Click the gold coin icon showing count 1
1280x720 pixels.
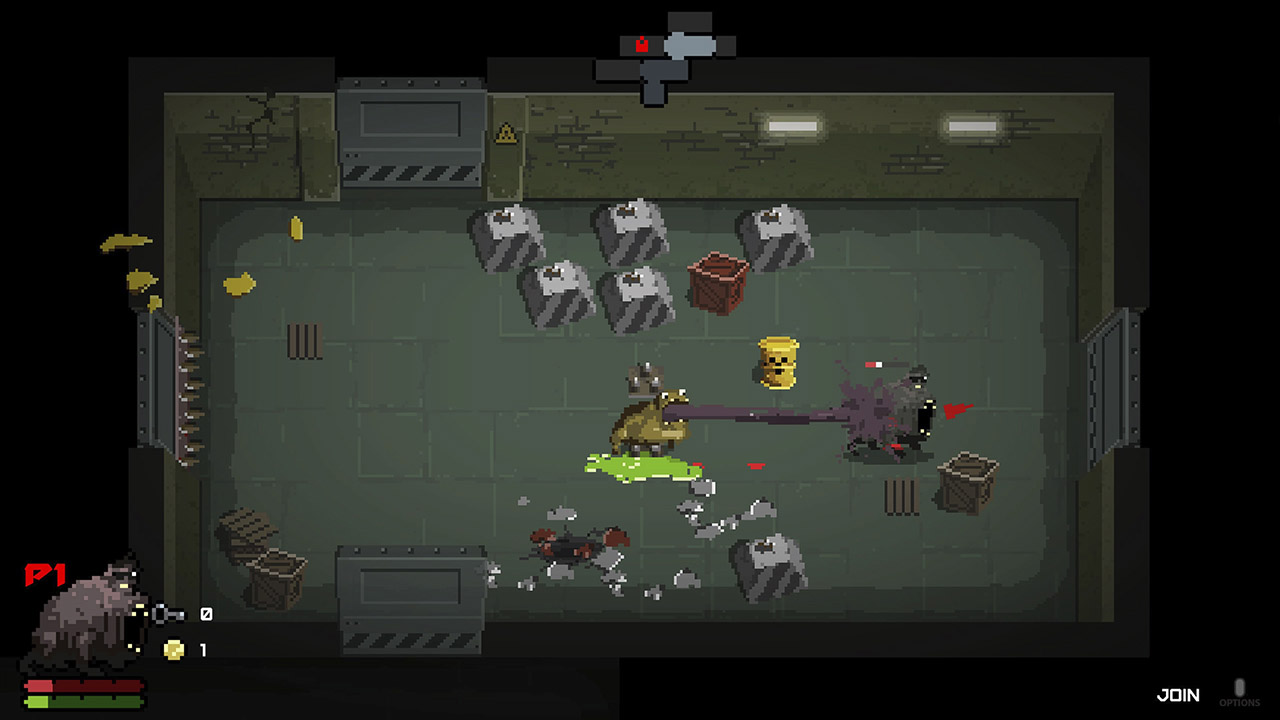(x=173, y=646)
